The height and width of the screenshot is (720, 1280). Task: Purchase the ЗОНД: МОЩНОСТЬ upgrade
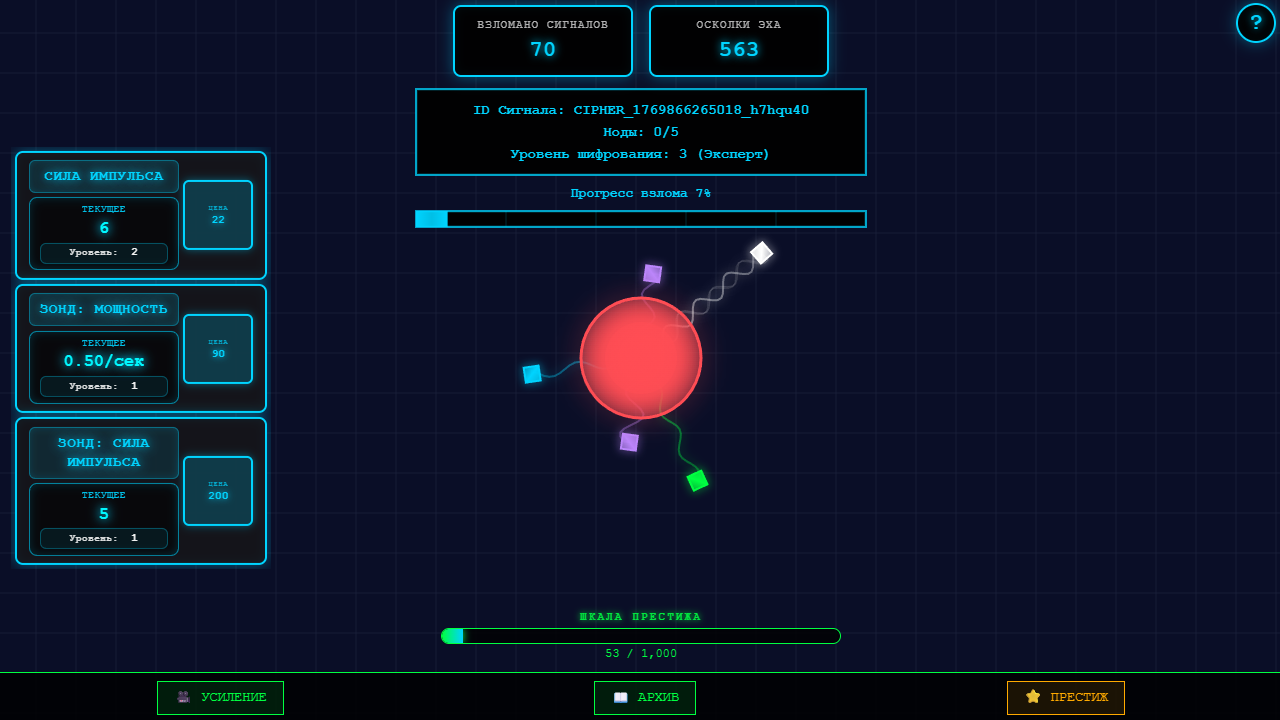pos(218,349)
